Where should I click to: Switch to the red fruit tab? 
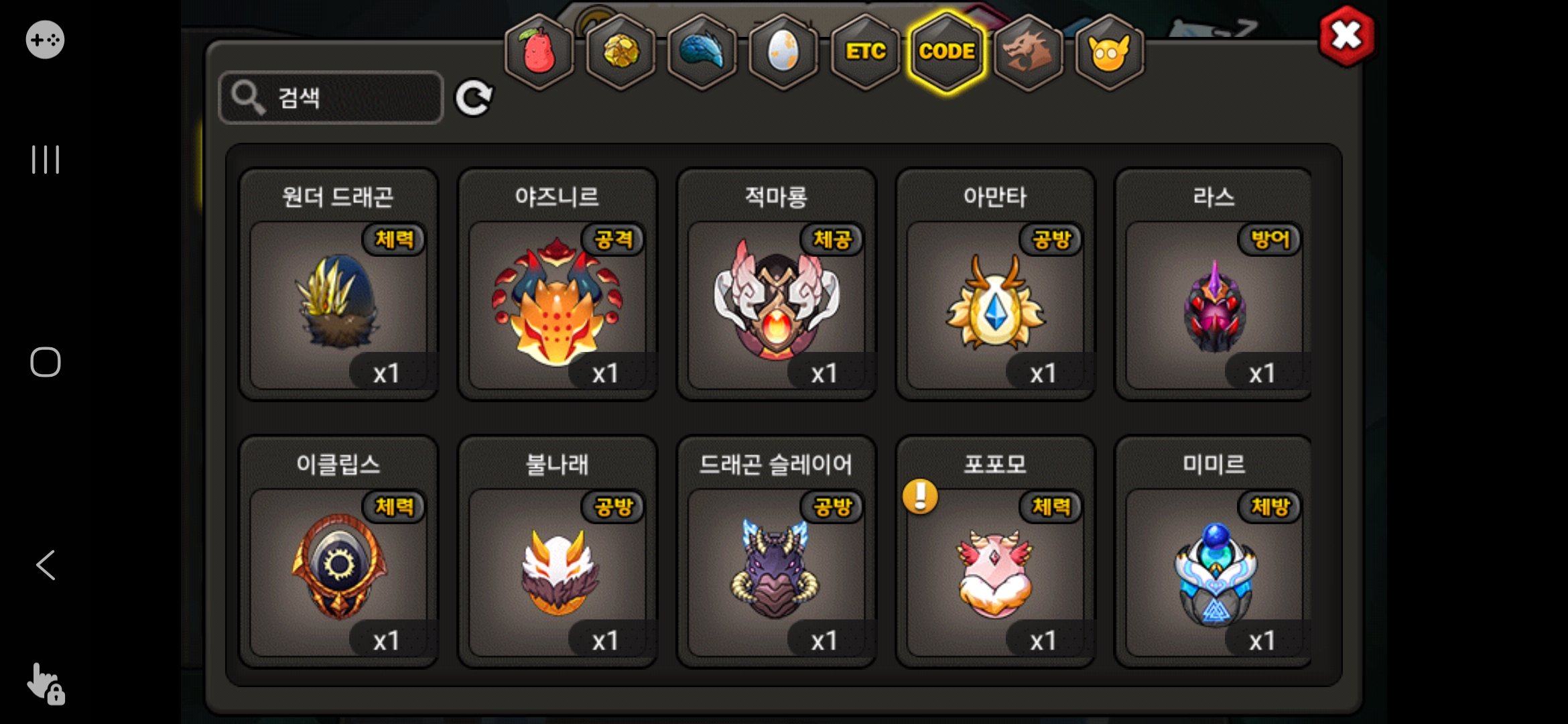[x=539, y=52]
